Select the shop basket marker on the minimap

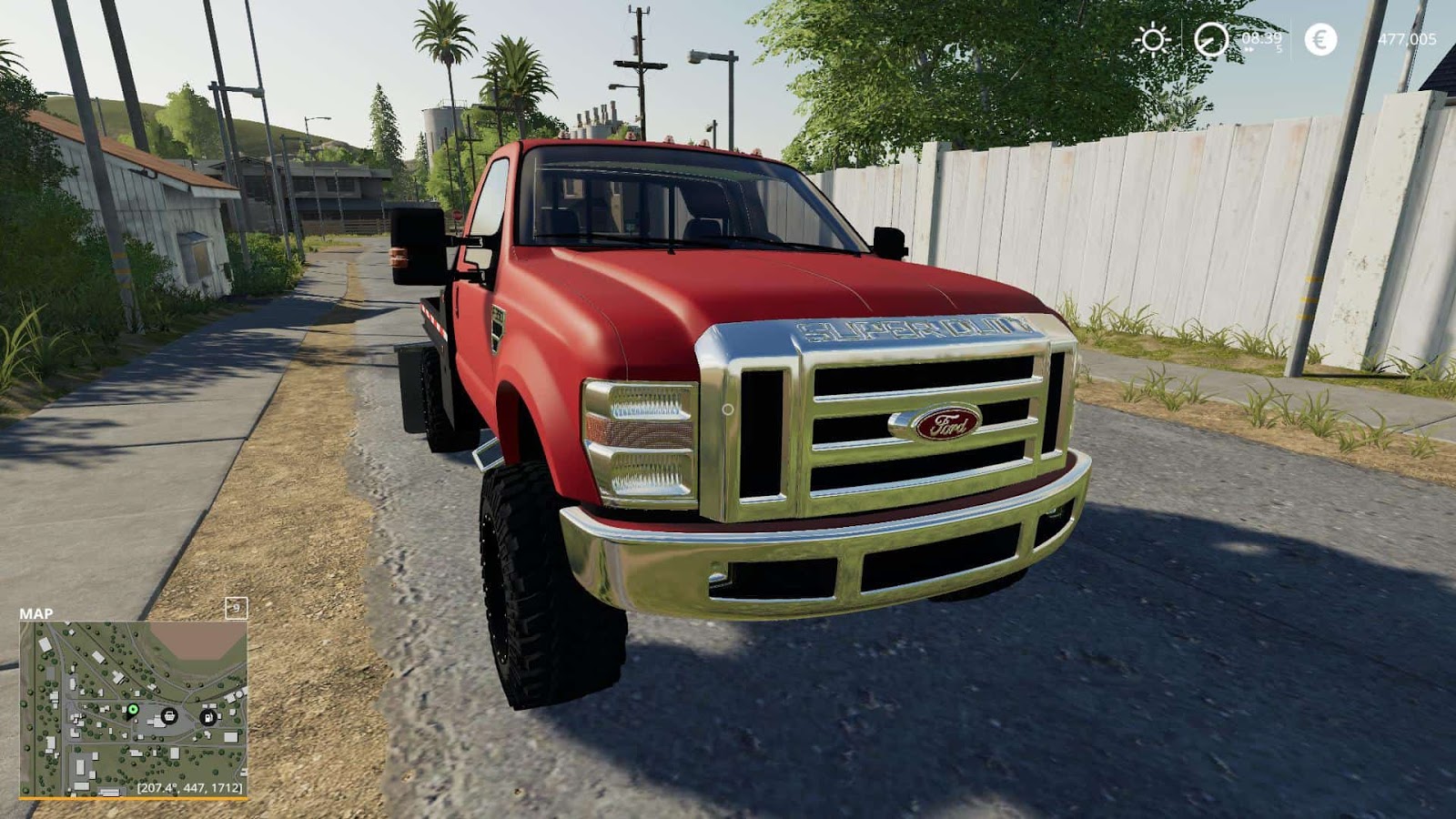tap(169, 716)
